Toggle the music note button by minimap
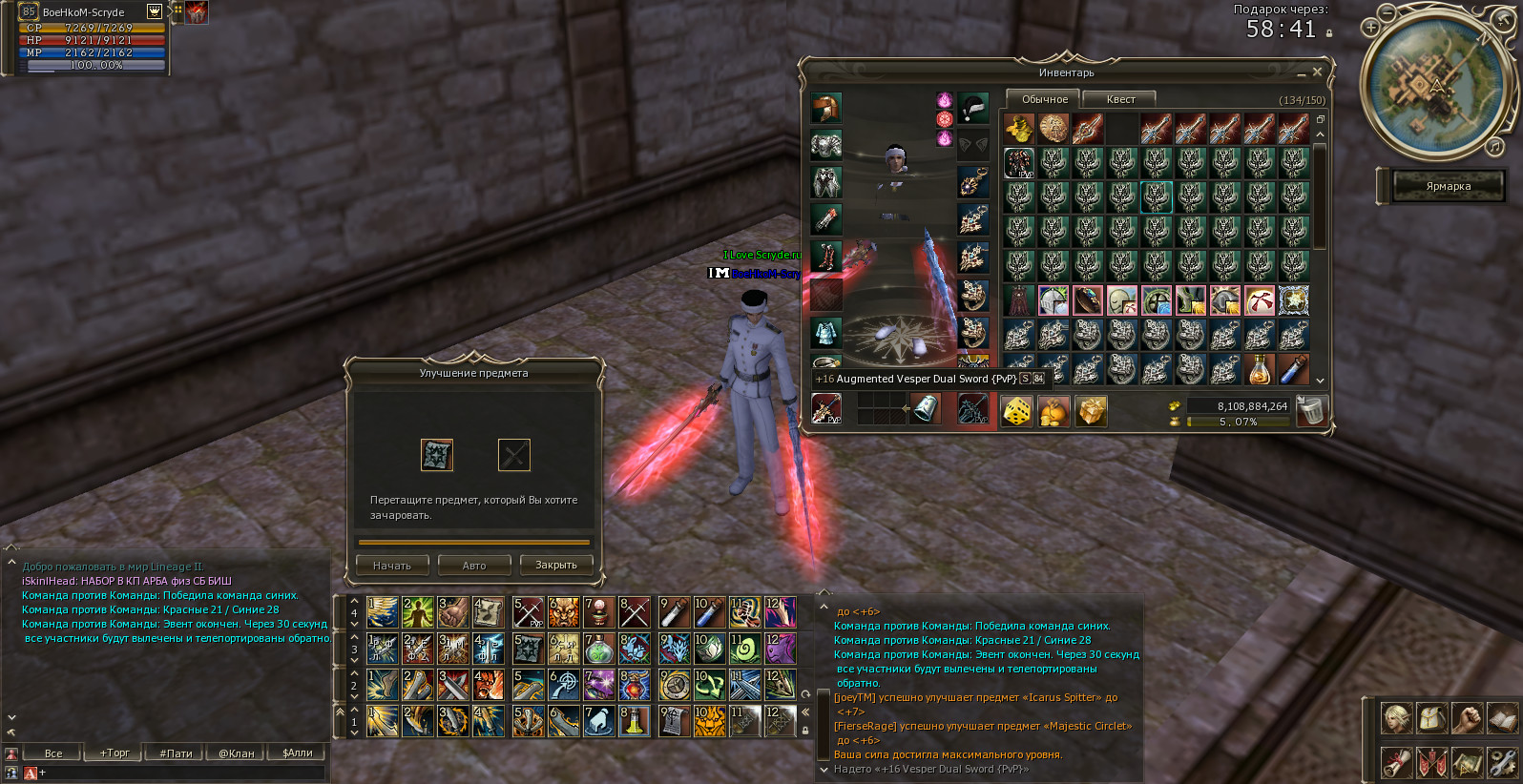Image resolution: width=1523 pixels, height=784 pixels. point(1494,147)
